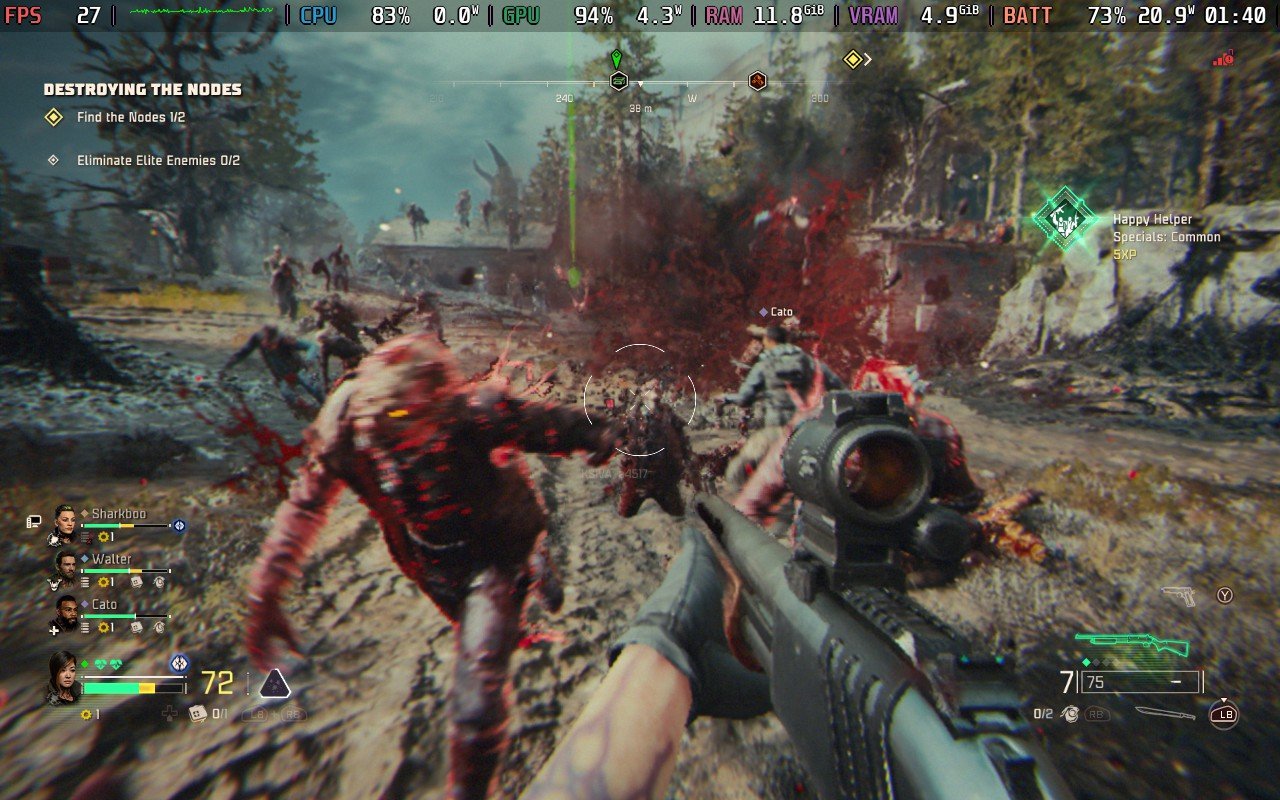Click the red hexagon marker on the compass
The height and width of the screenshot is (800, 1280).
tap(758, 81)
